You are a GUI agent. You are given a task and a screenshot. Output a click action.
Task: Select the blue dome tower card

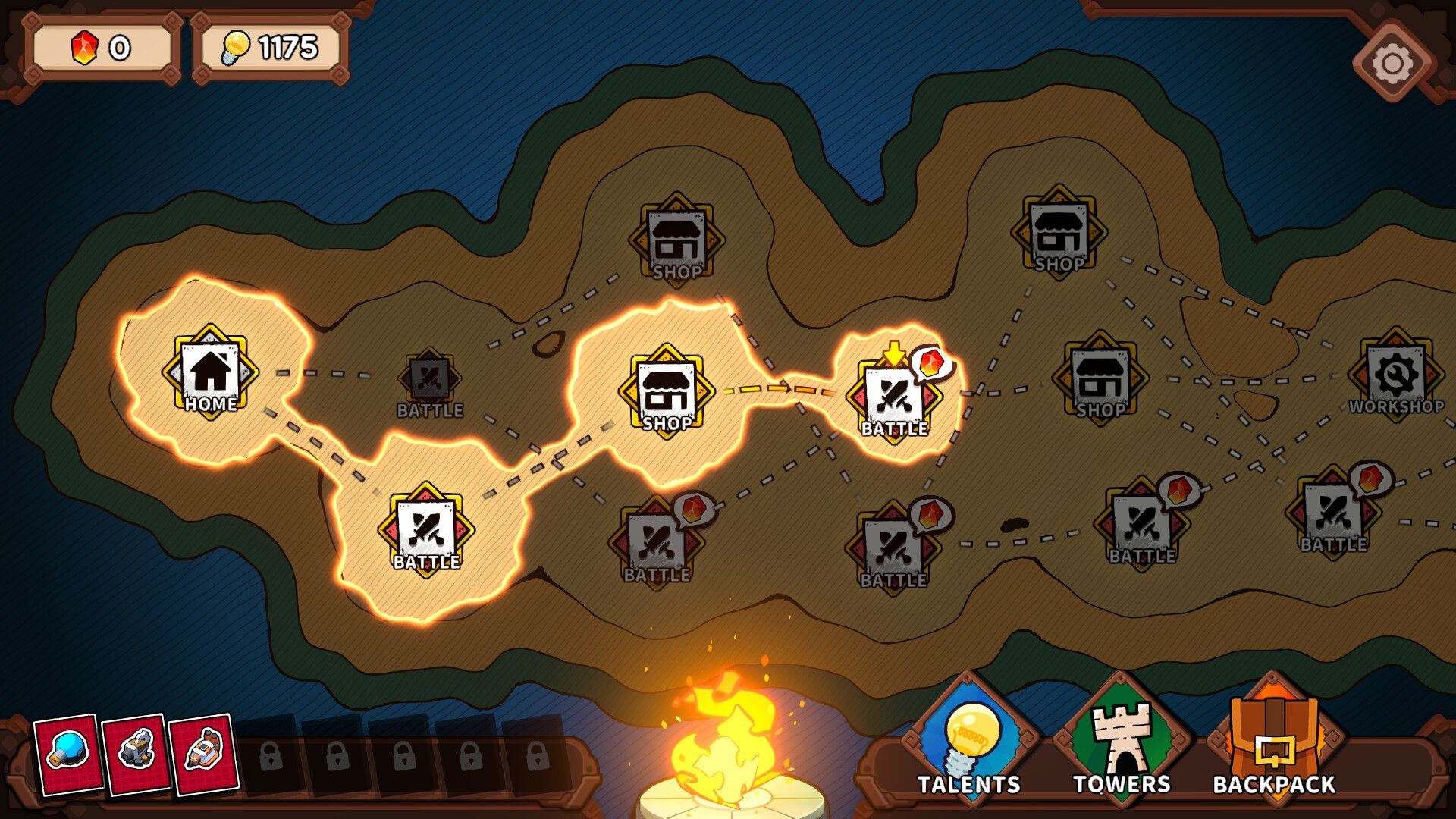(x=68, y=753)
